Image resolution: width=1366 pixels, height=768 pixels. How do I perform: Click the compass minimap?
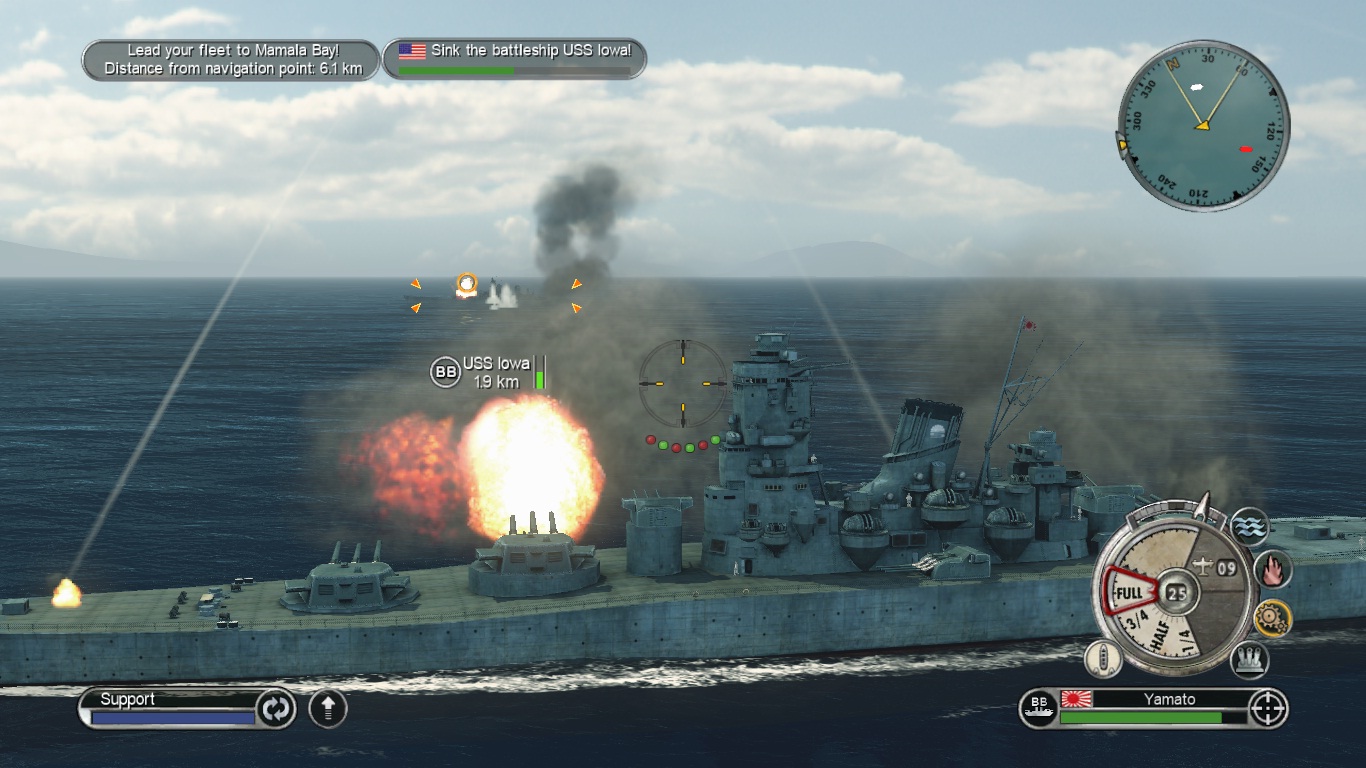coord(1203,125)
